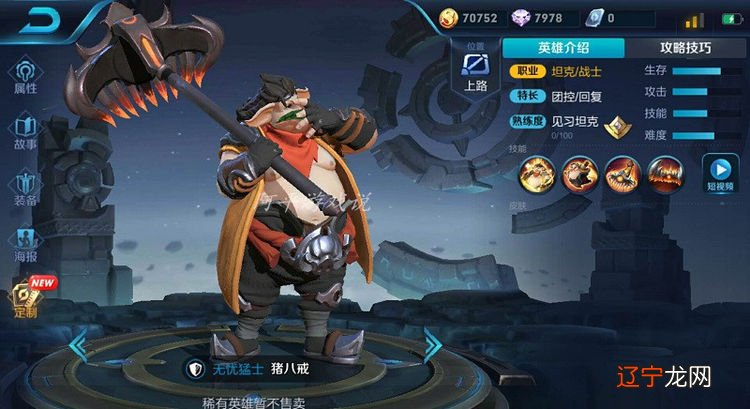Show the next skin with right arrow
This screenshot has height=409, width=750.
pos(433,345)
